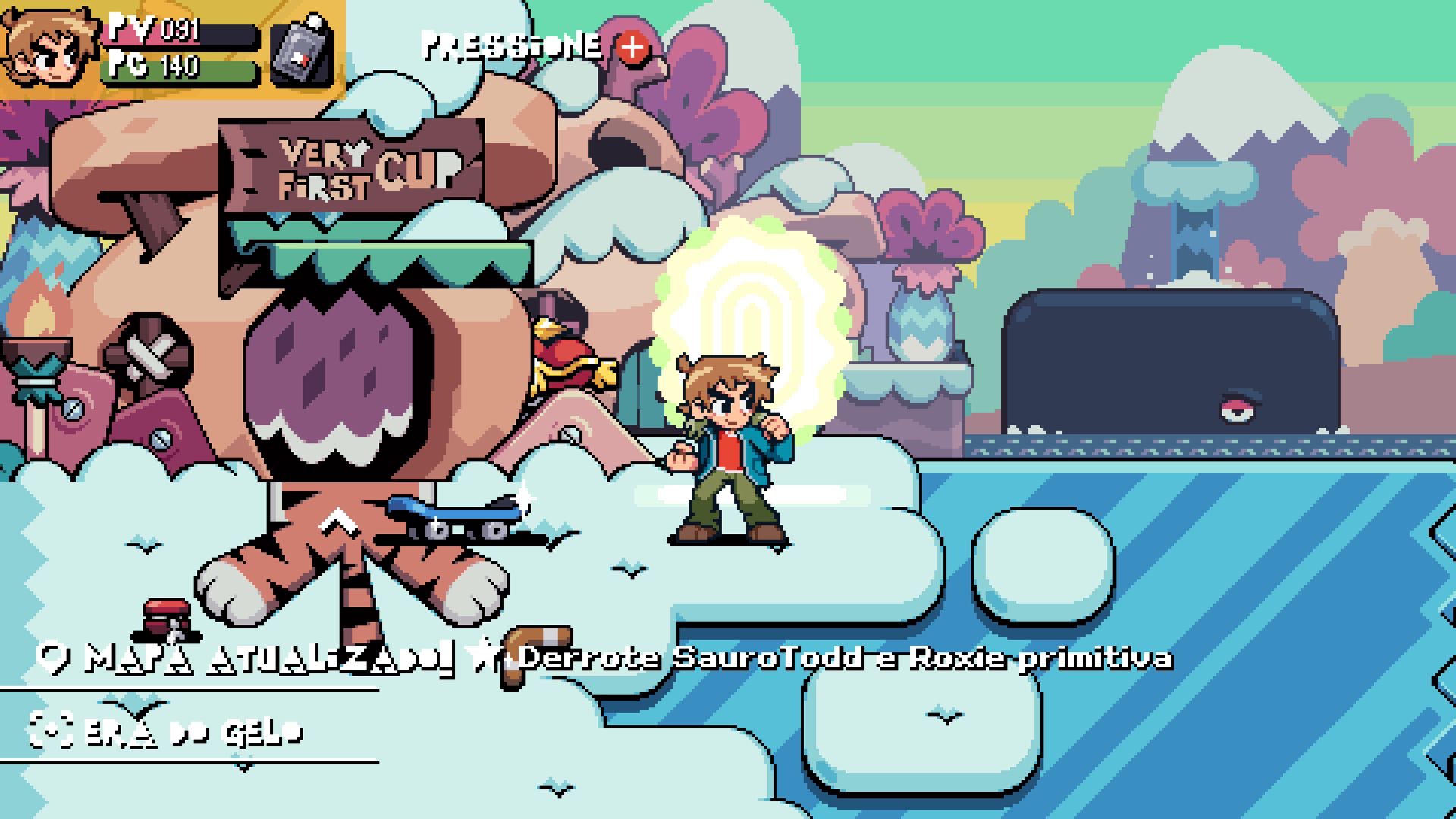Select the equipped item slot icon
The width and height of the screenshot is (1456, 819).
302,52
